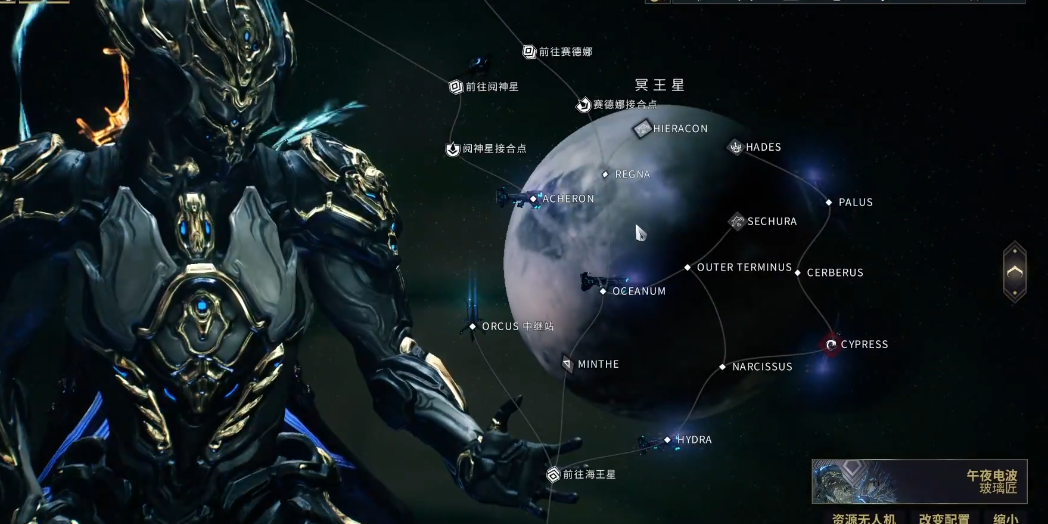
Task: Travel to Neptune via 前往海王星
Action: click(553, 475)
